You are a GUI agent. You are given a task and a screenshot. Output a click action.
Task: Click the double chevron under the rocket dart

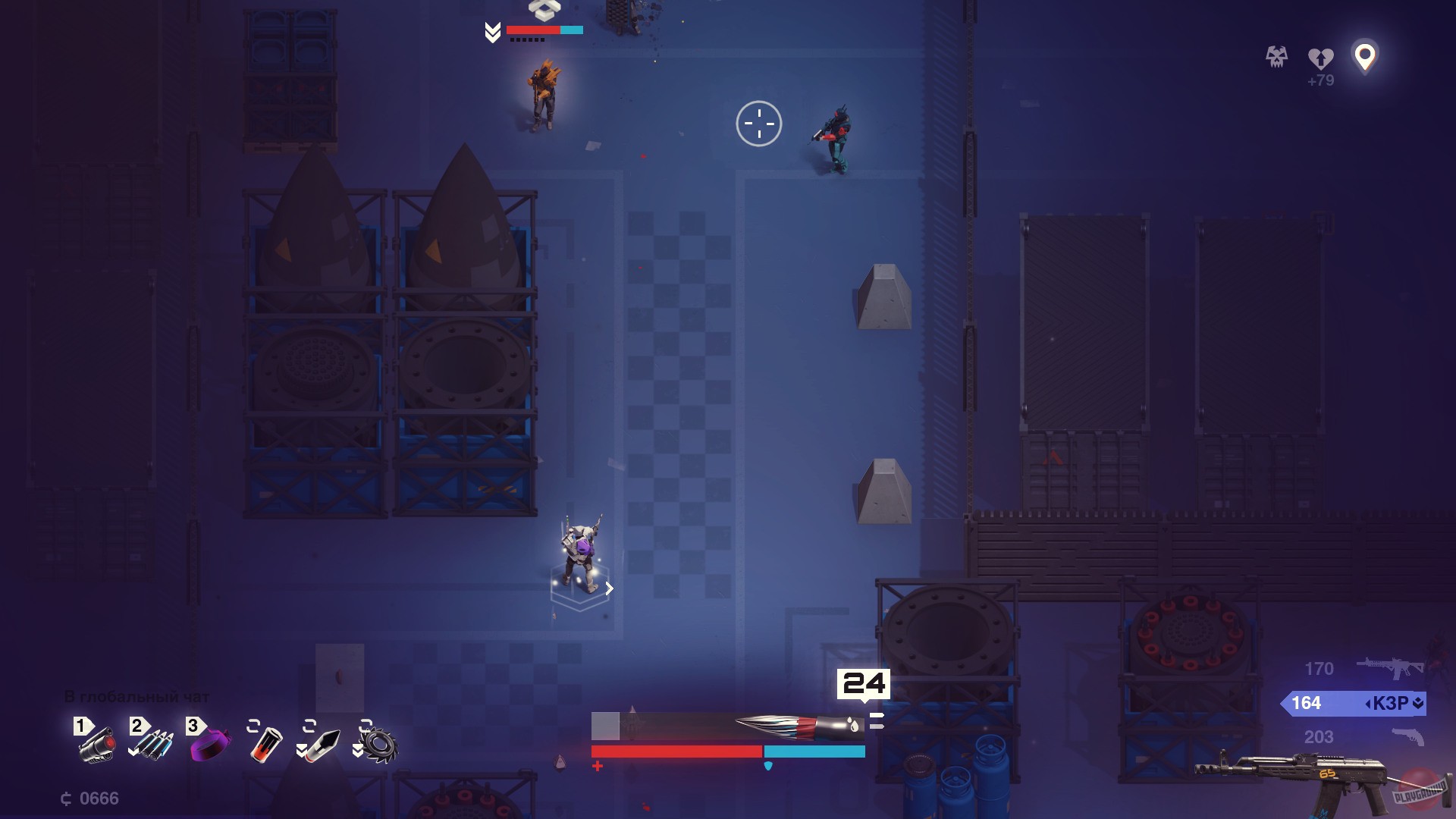pyautogui.click(x=303, y=751)
